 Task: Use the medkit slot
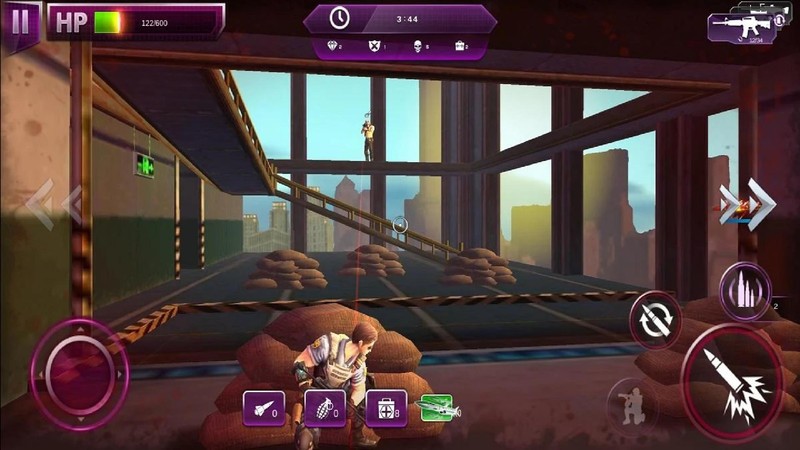pos(386,408)
